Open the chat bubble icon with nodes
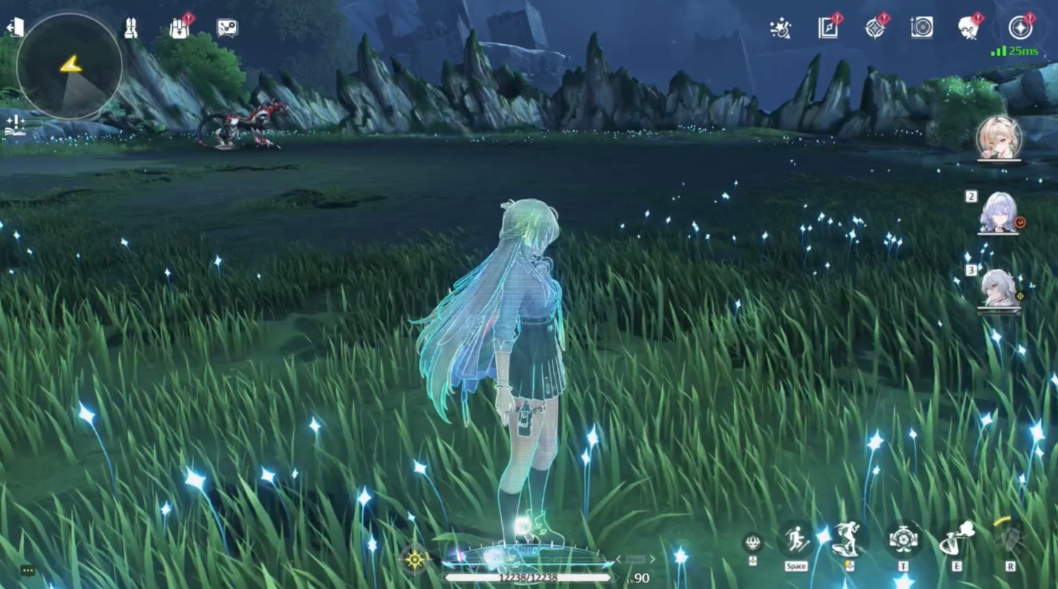 [227, 28]
